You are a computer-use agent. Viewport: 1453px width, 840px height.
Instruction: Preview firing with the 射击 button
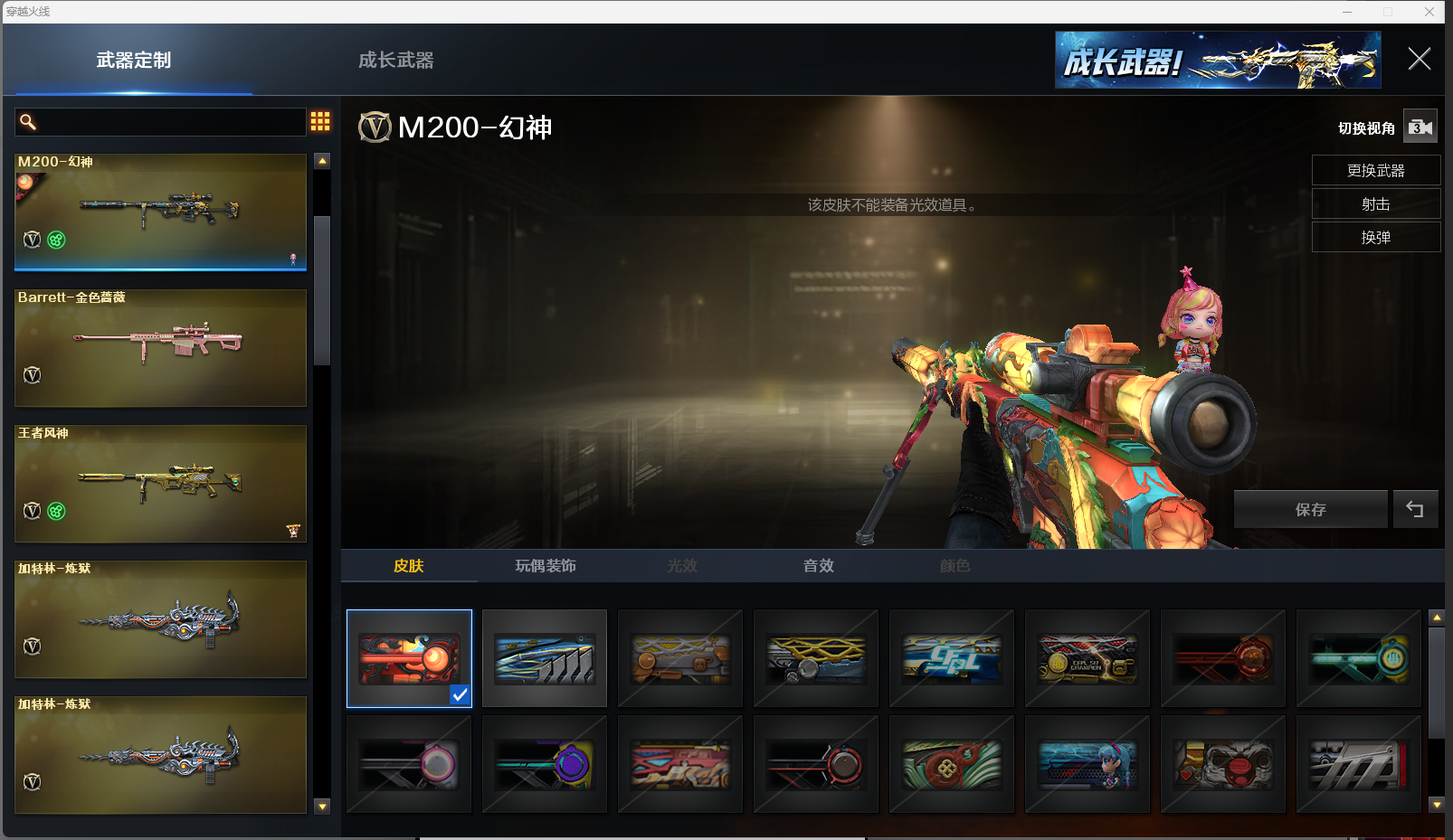[x=1375, y=204]
